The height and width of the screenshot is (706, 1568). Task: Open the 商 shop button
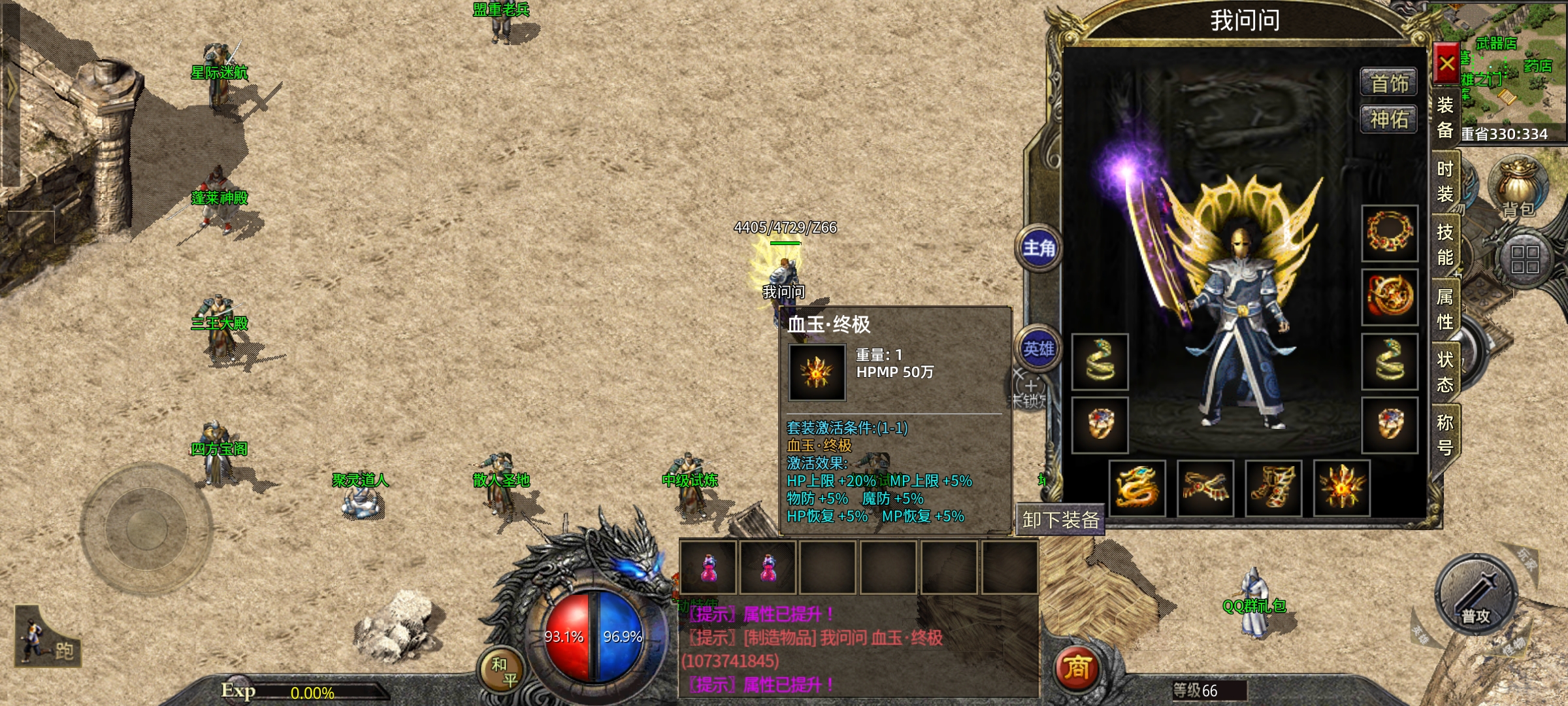[1077, 668]
